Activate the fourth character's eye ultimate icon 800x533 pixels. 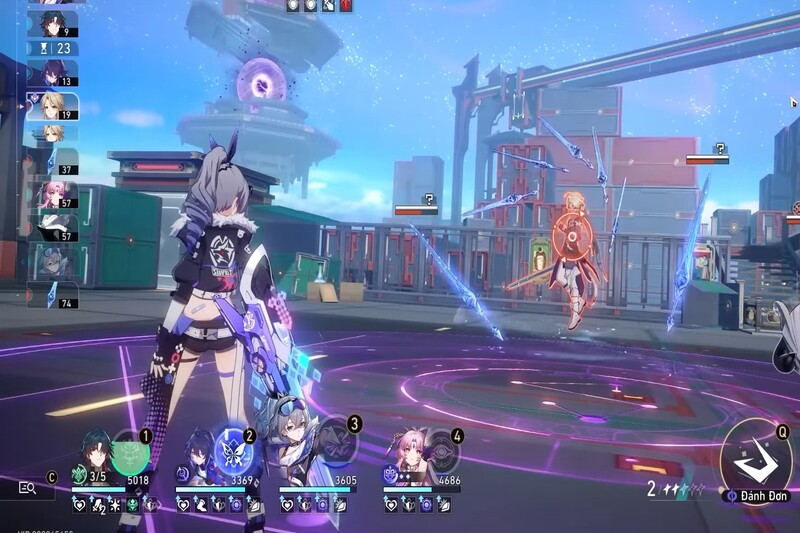[442, 452]
